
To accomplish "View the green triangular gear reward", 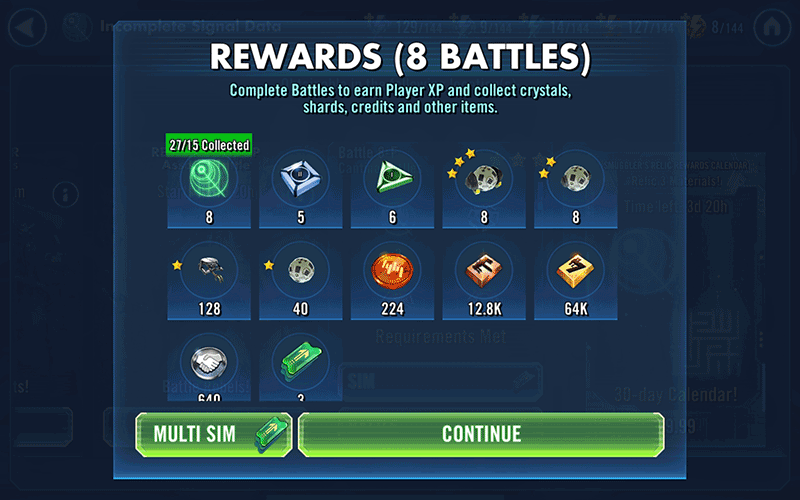I will pos(393,179).
